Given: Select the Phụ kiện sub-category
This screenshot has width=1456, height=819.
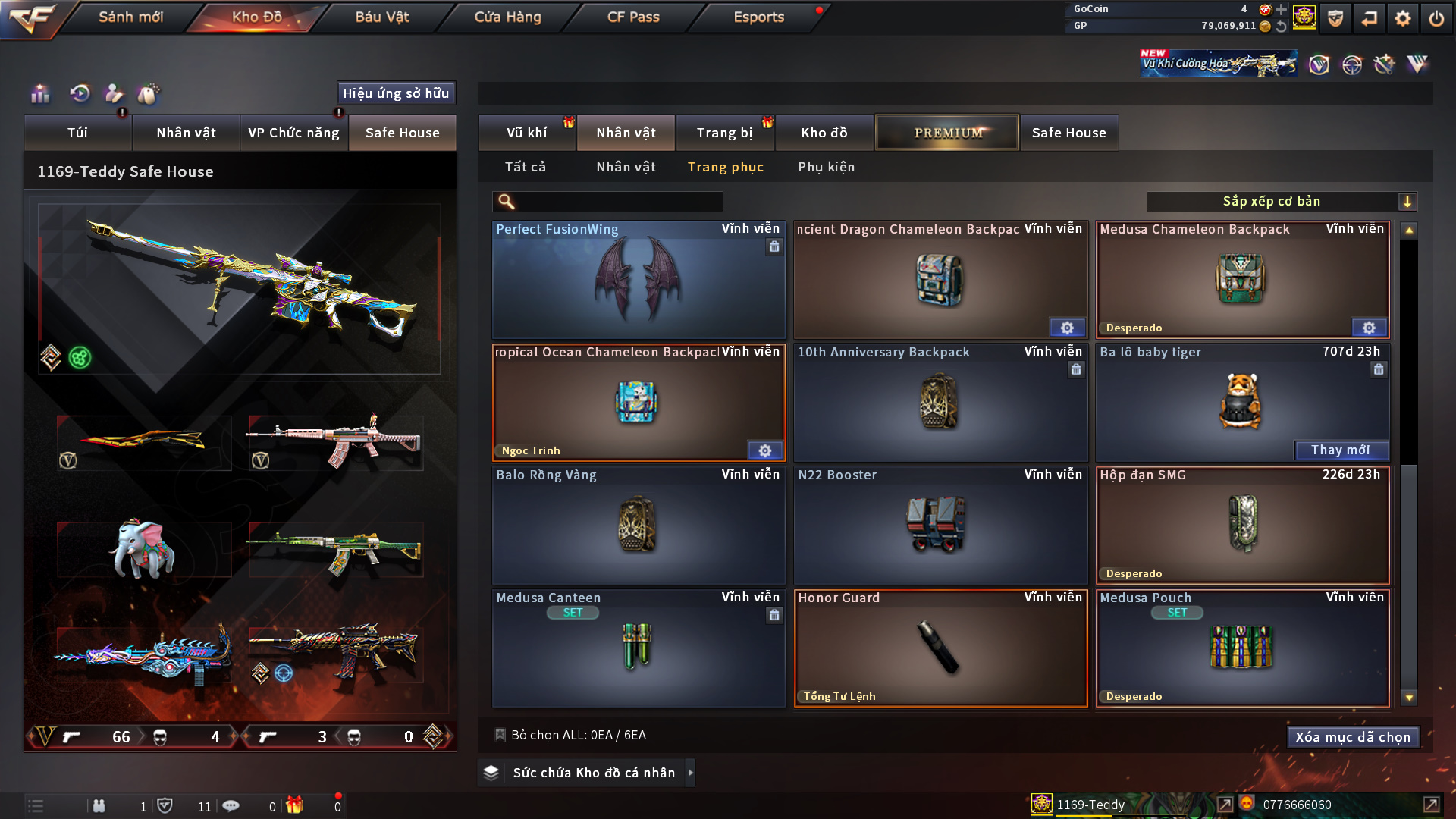Looking at the screenshot, I should coord(826,167).
